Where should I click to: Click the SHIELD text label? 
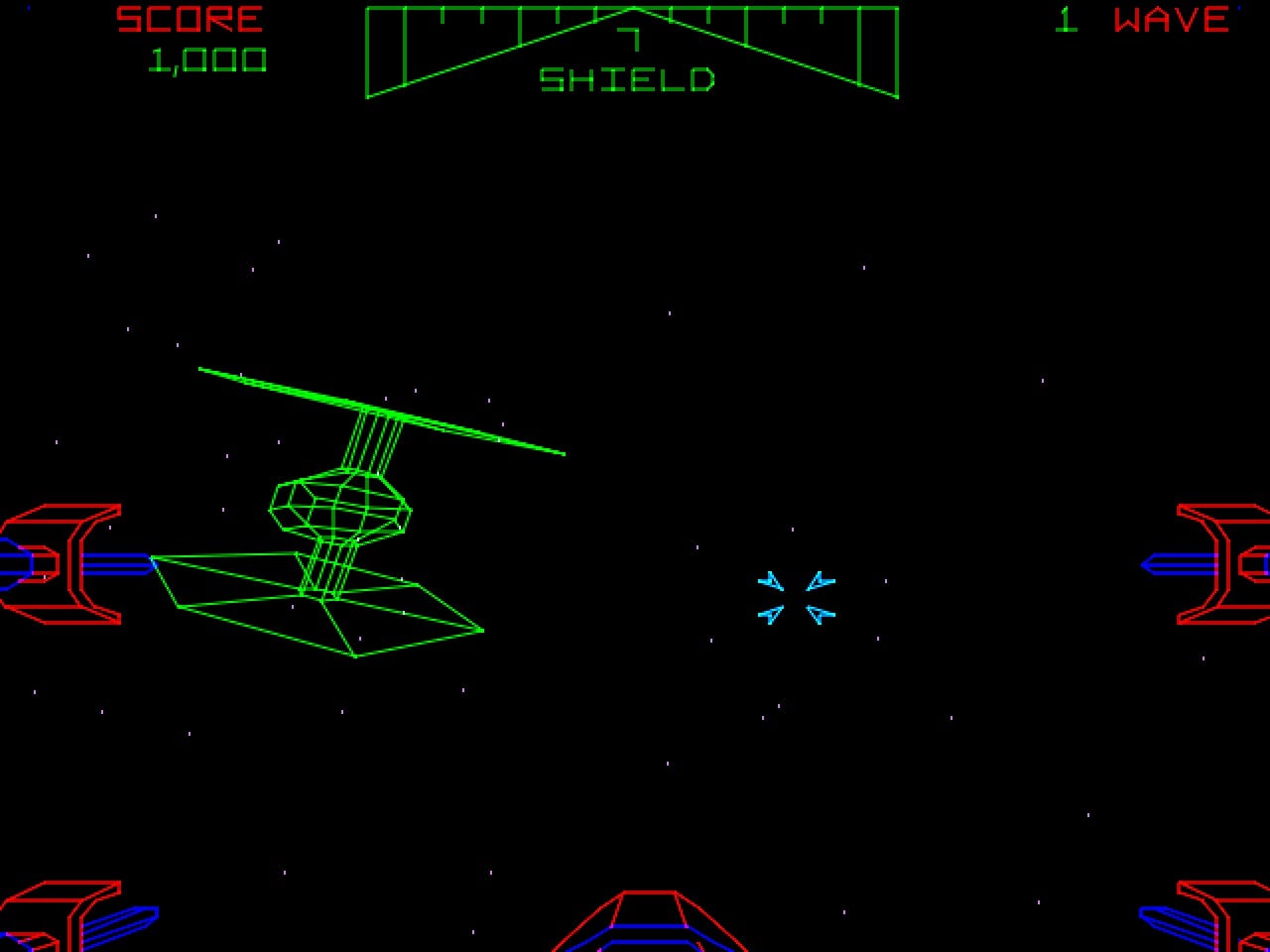click(x=628, y=77)
